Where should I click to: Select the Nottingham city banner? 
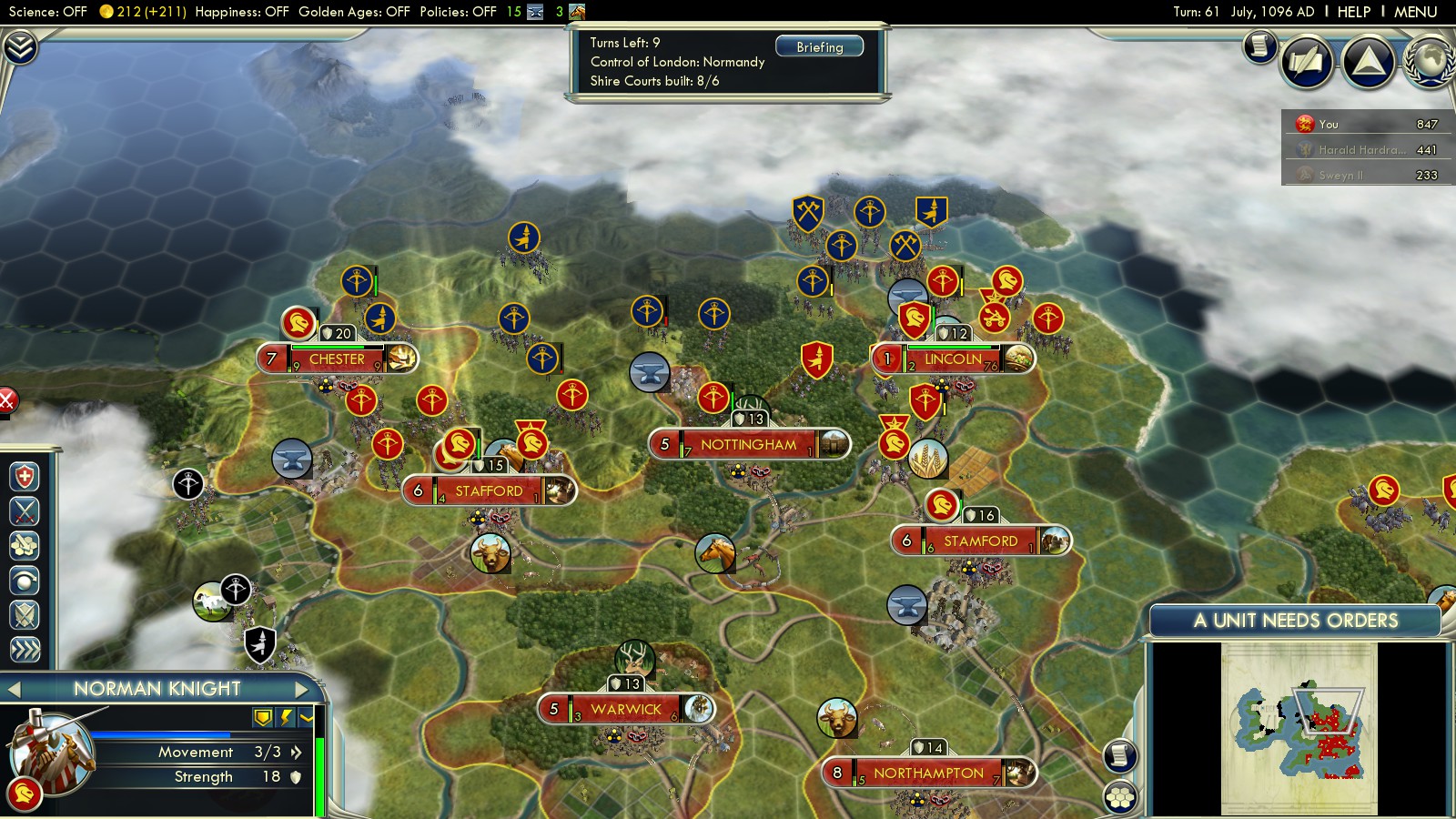point(748,445)
